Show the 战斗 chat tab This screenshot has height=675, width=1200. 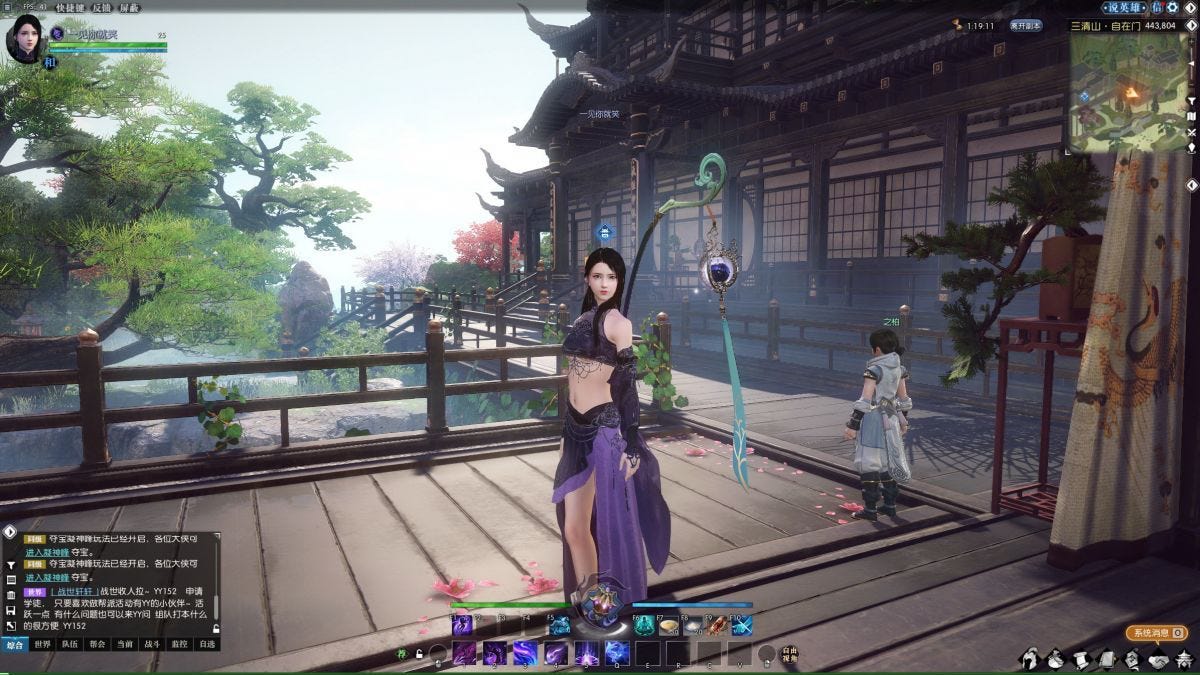point(152,645)
